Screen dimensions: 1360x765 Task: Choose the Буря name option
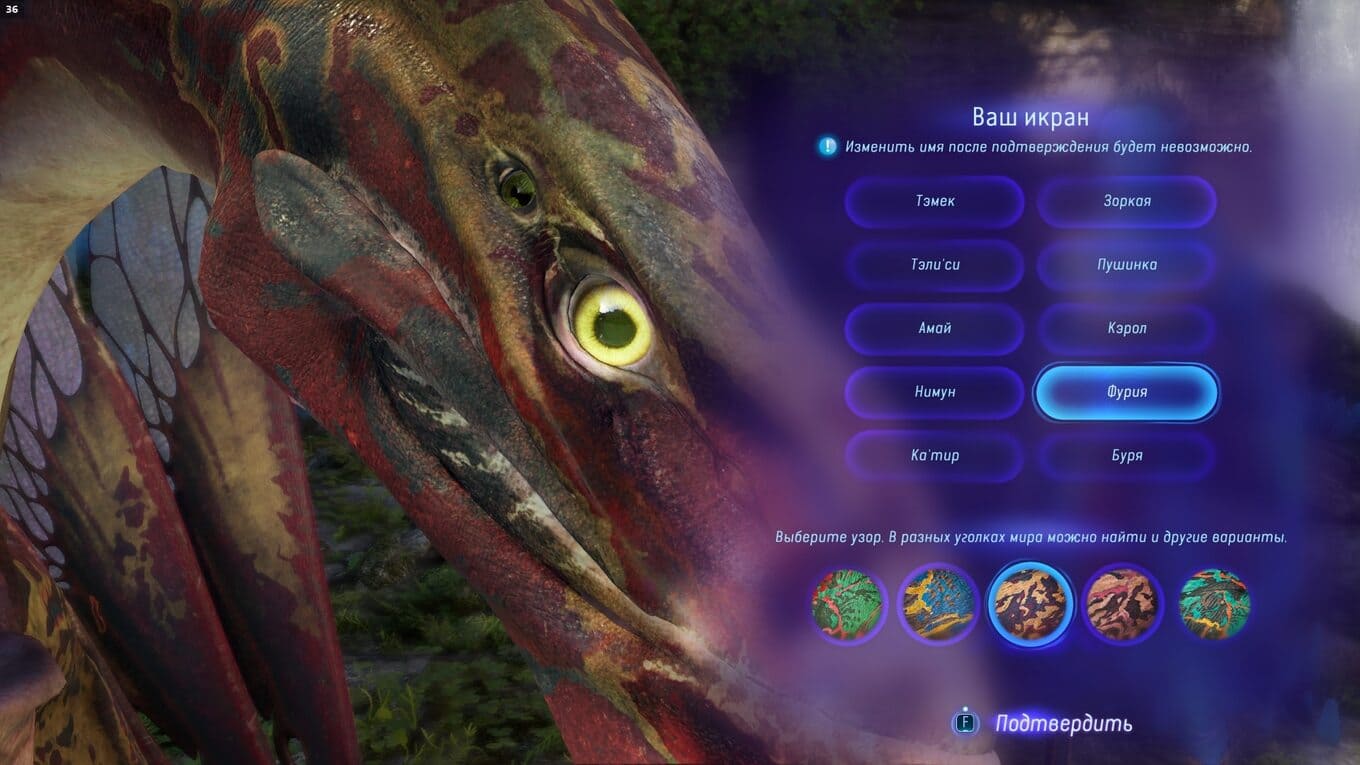[x=1126, y=456]
